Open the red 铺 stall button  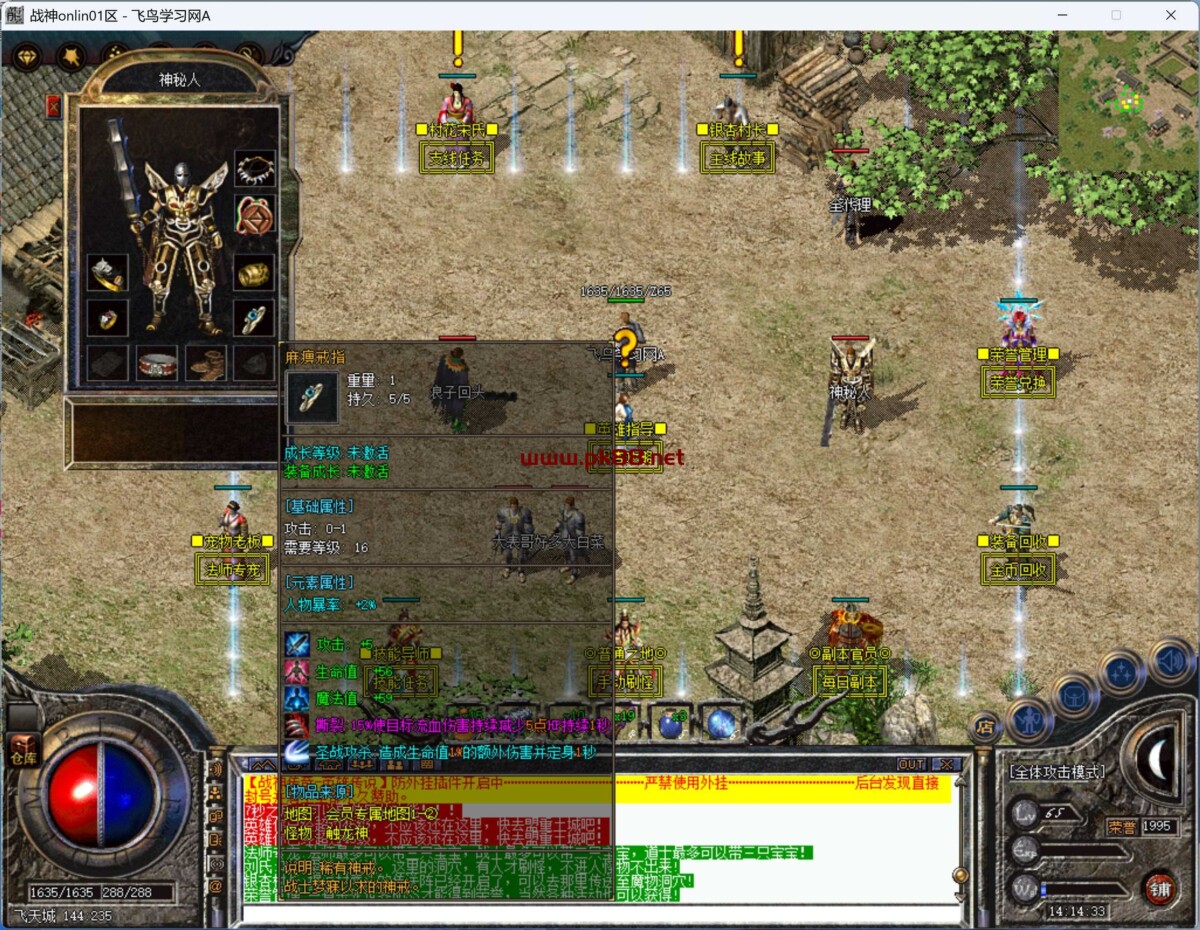click(x=1158, y=887)
